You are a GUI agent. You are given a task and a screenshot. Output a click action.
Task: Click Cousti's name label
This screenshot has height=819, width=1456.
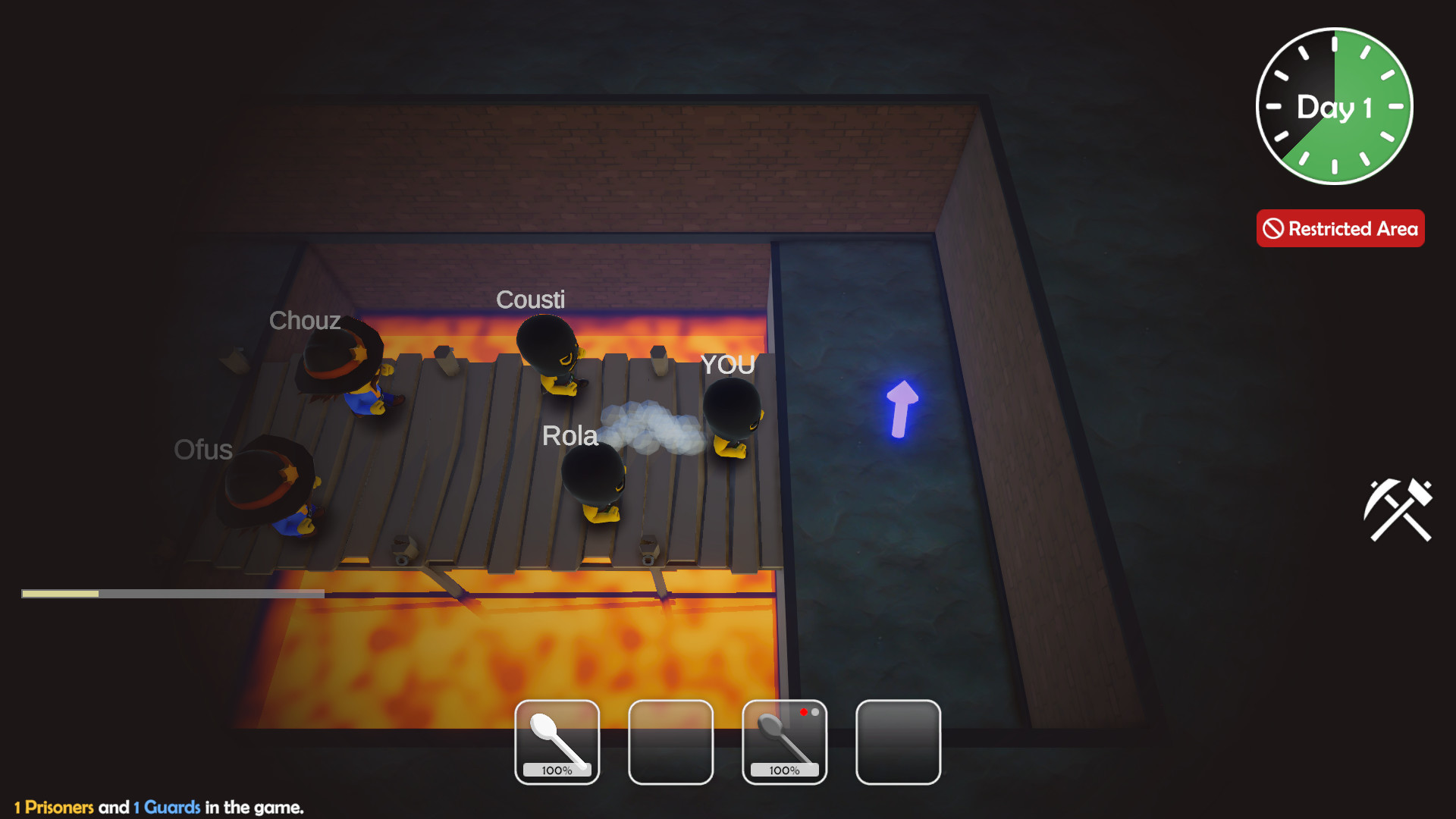click(x=531, y=299)
